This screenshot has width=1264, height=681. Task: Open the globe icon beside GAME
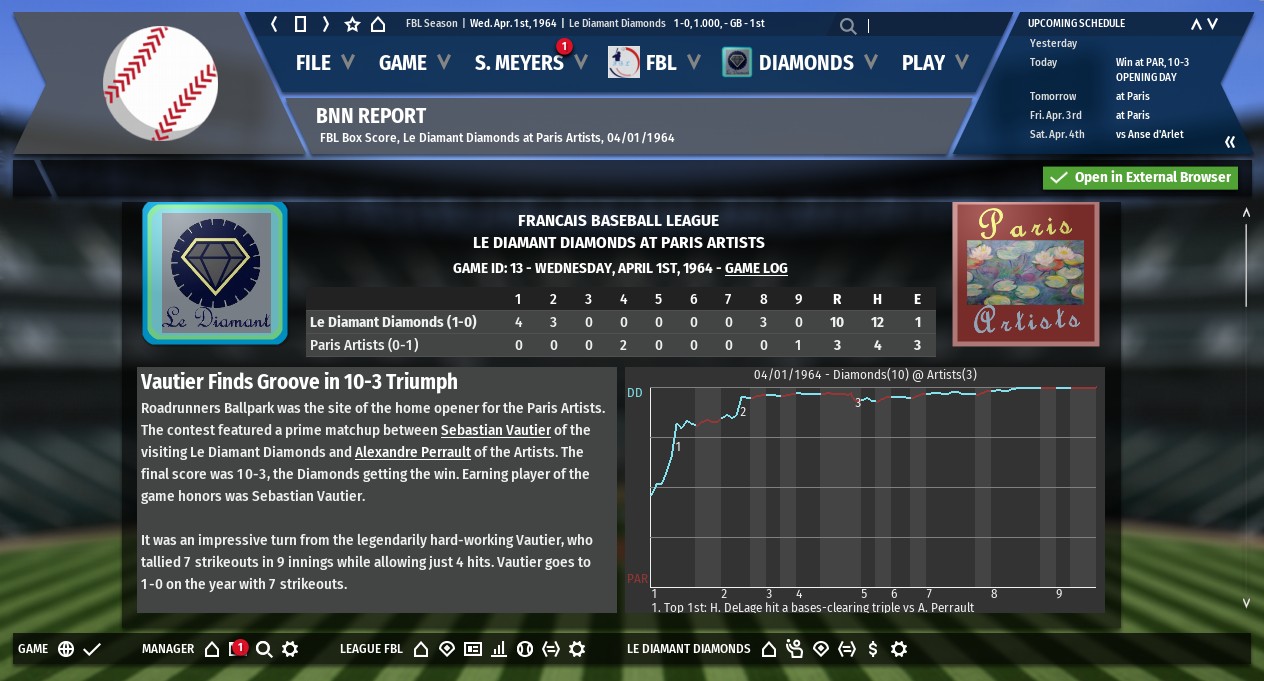pos(66,649)
